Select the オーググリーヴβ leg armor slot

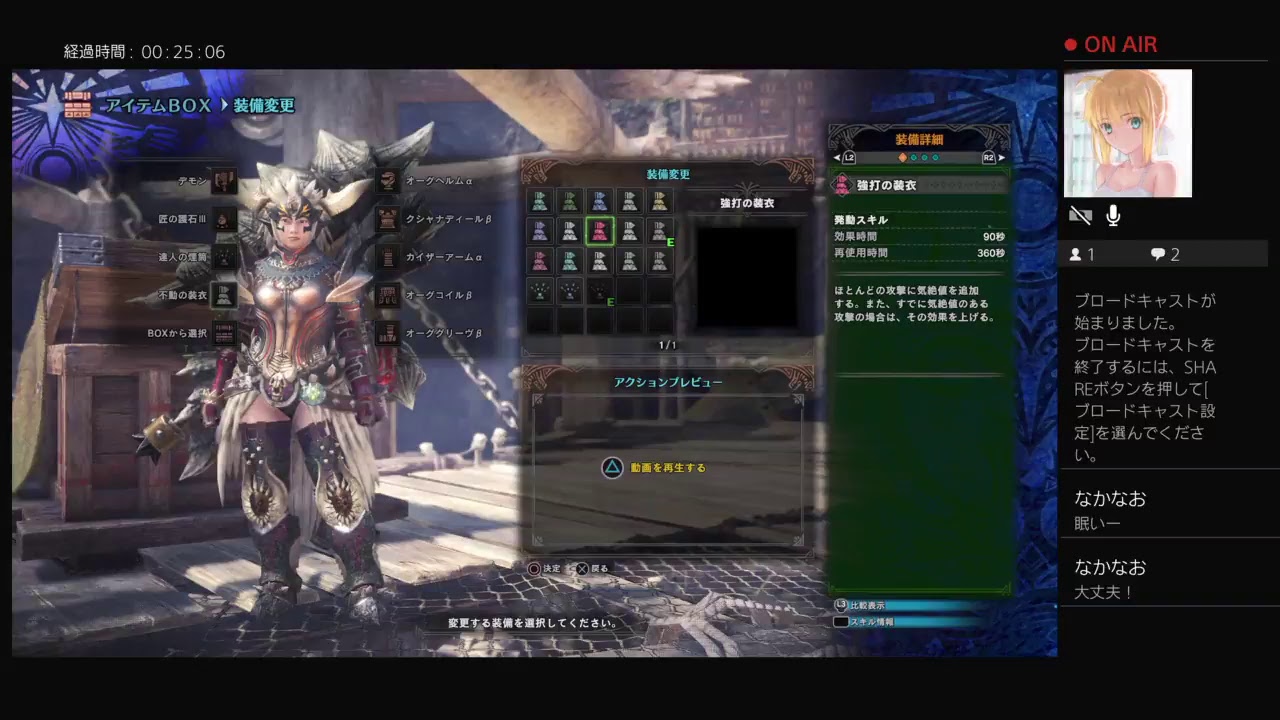(389, 333)
